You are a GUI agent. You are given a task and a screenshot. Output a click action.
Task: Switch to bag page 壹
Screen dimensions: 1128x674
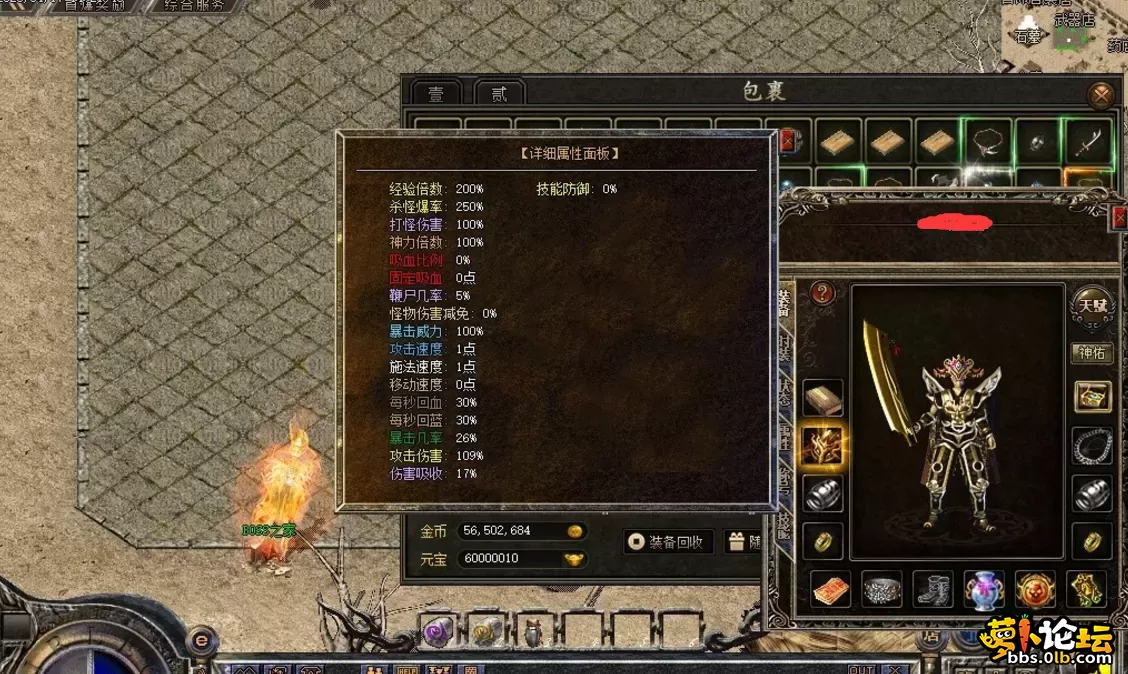tap(436, 94)
